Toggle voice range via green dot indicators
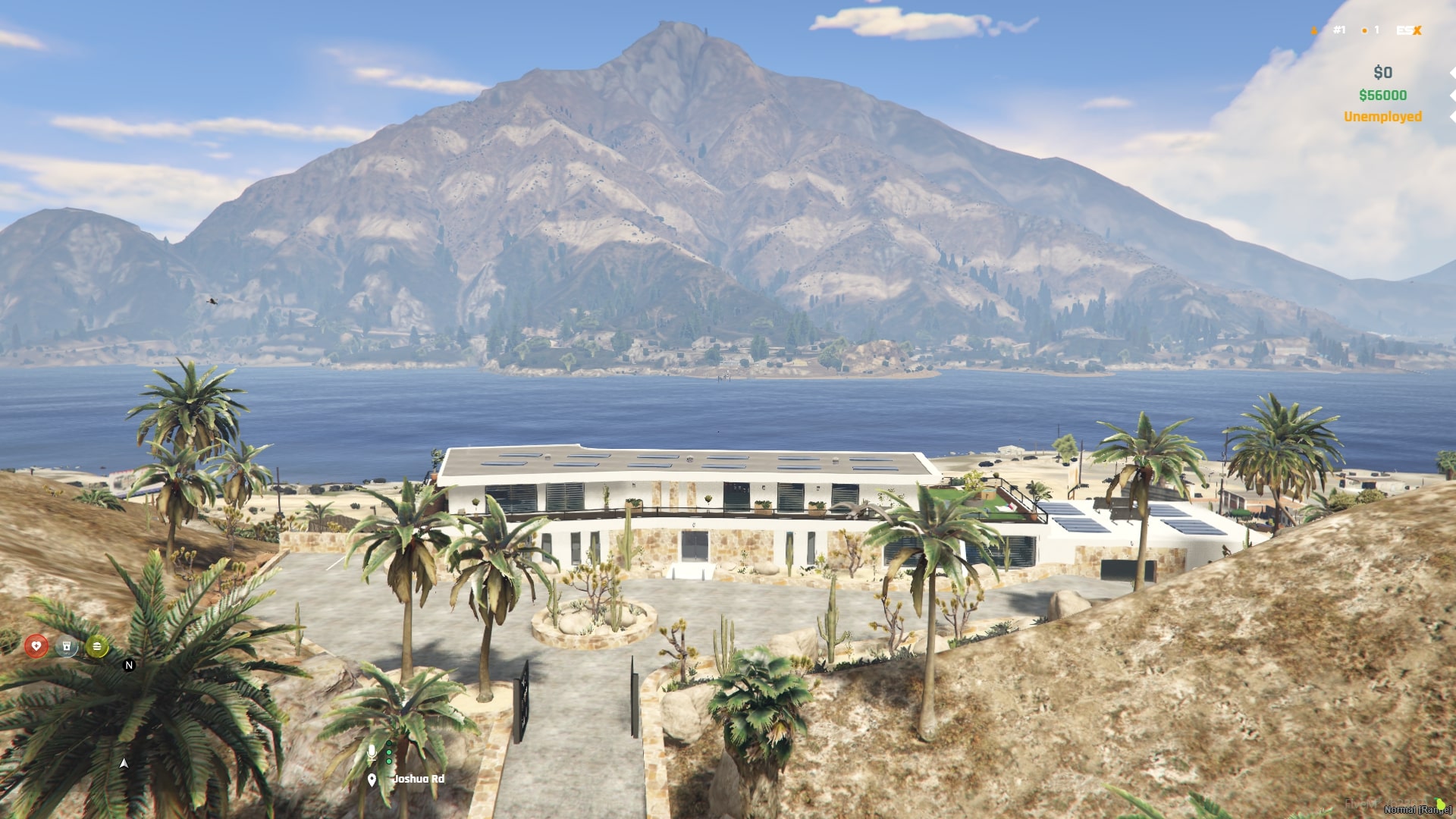The width and height of the screenshot is (1456, 819). (x=389, y=753)
